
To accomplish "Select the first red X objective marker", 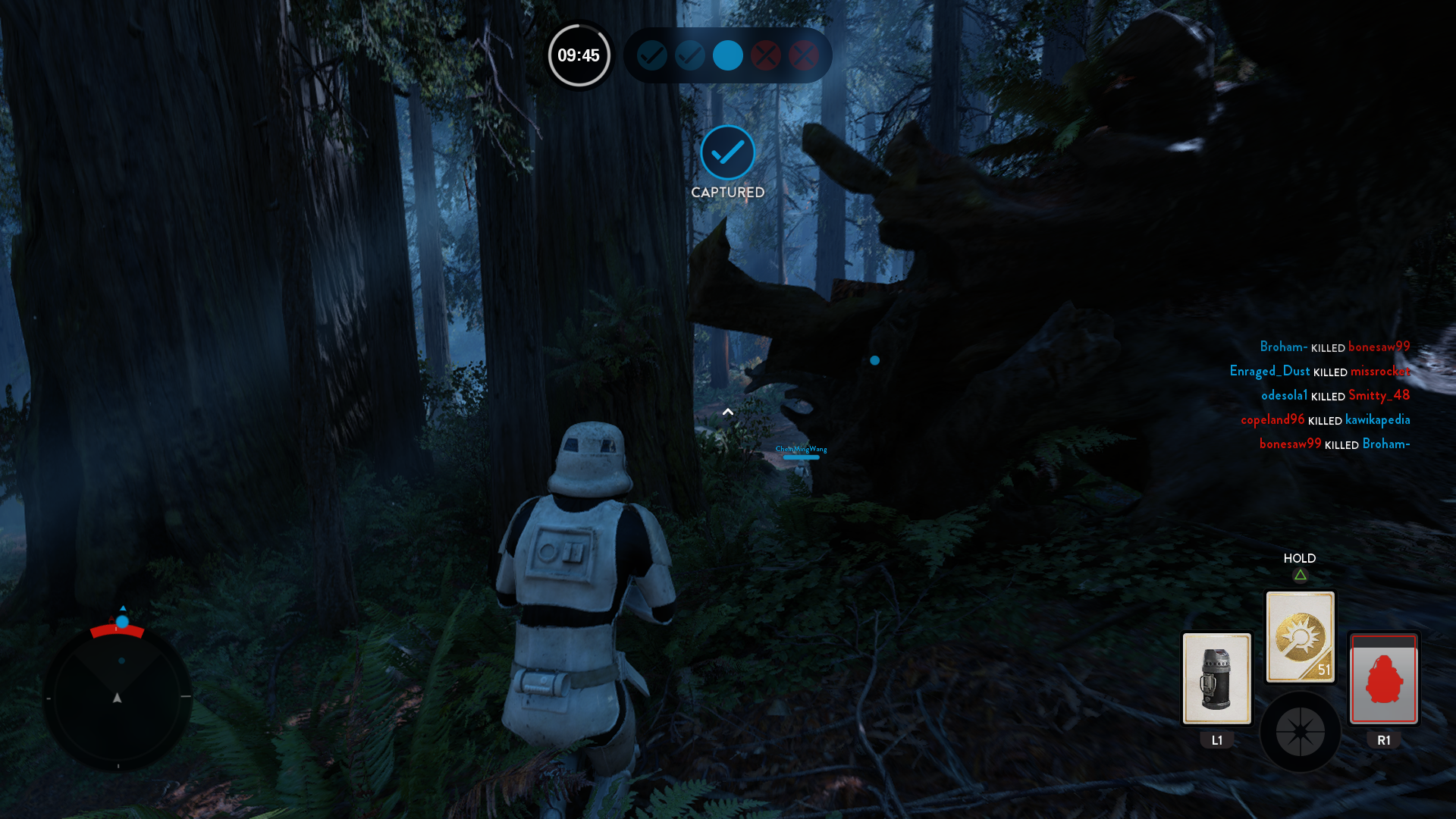I will point(765,55).
